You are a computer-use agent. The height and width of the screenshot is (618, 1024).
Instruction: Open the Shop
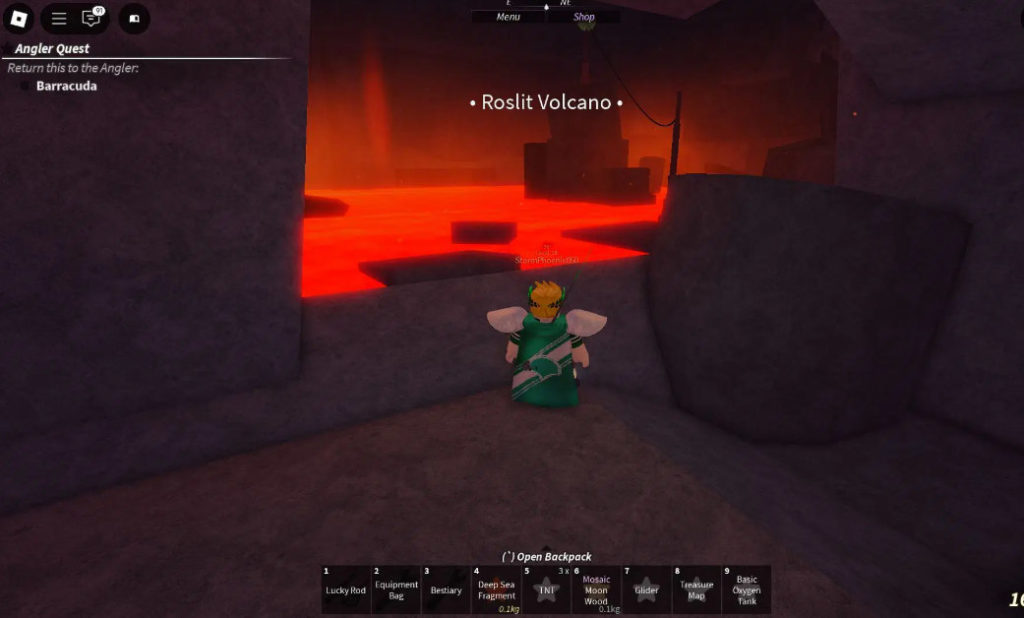pos(584,17)
